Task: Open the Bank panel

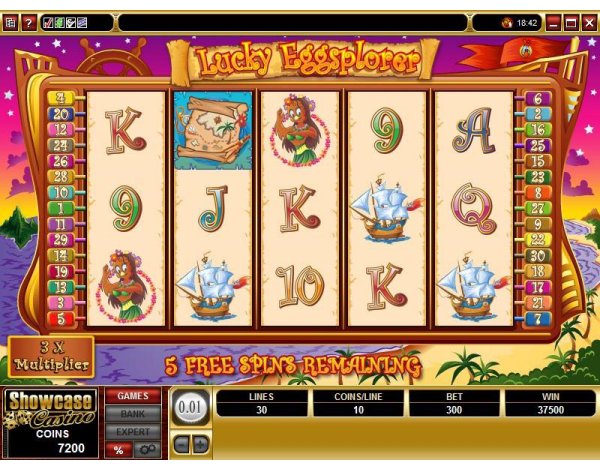Action: (x=133, y=413)
